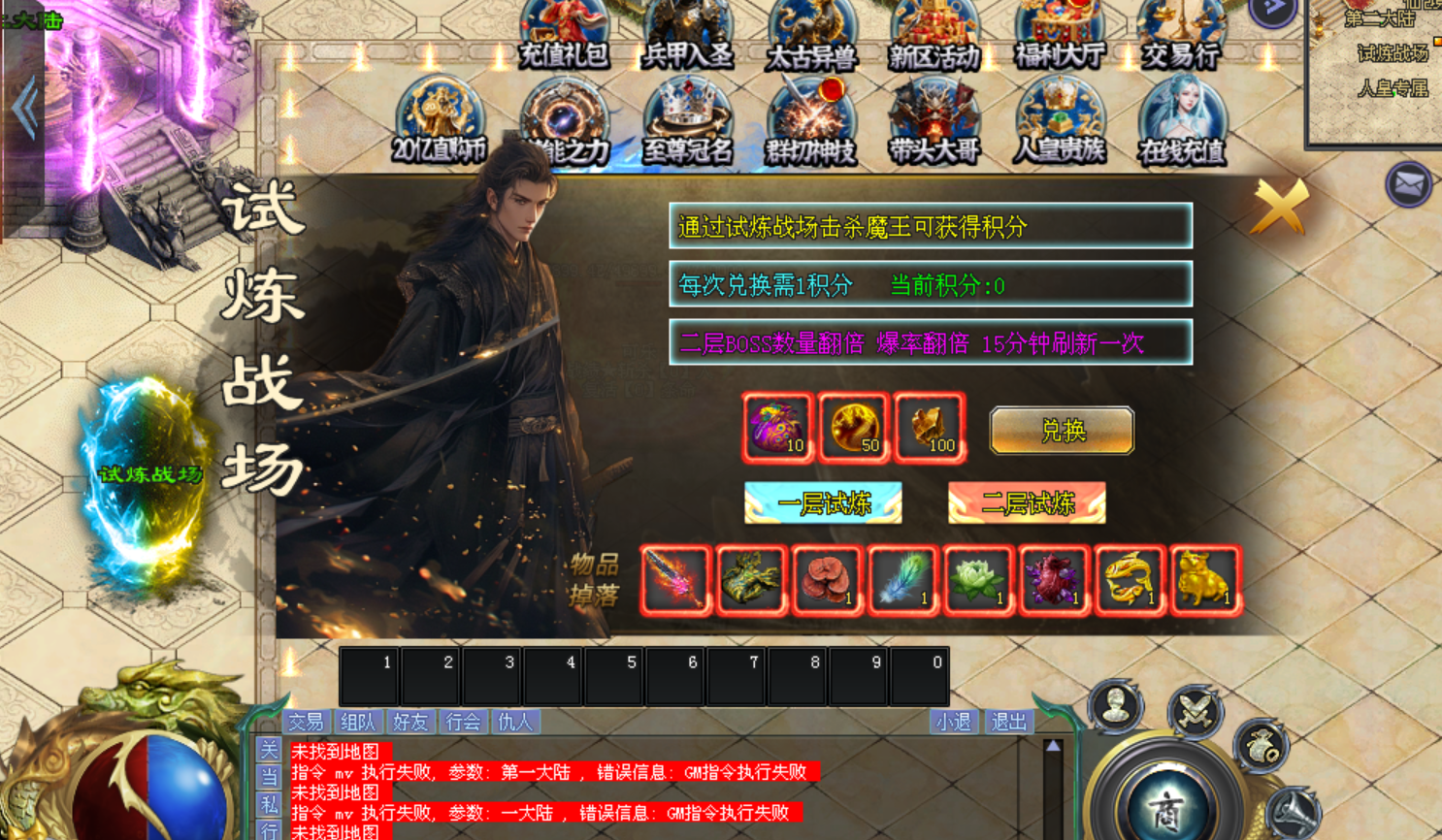Enter 二层试炼 trial floor
The image size is (1442, 840).
[1027, 503]
